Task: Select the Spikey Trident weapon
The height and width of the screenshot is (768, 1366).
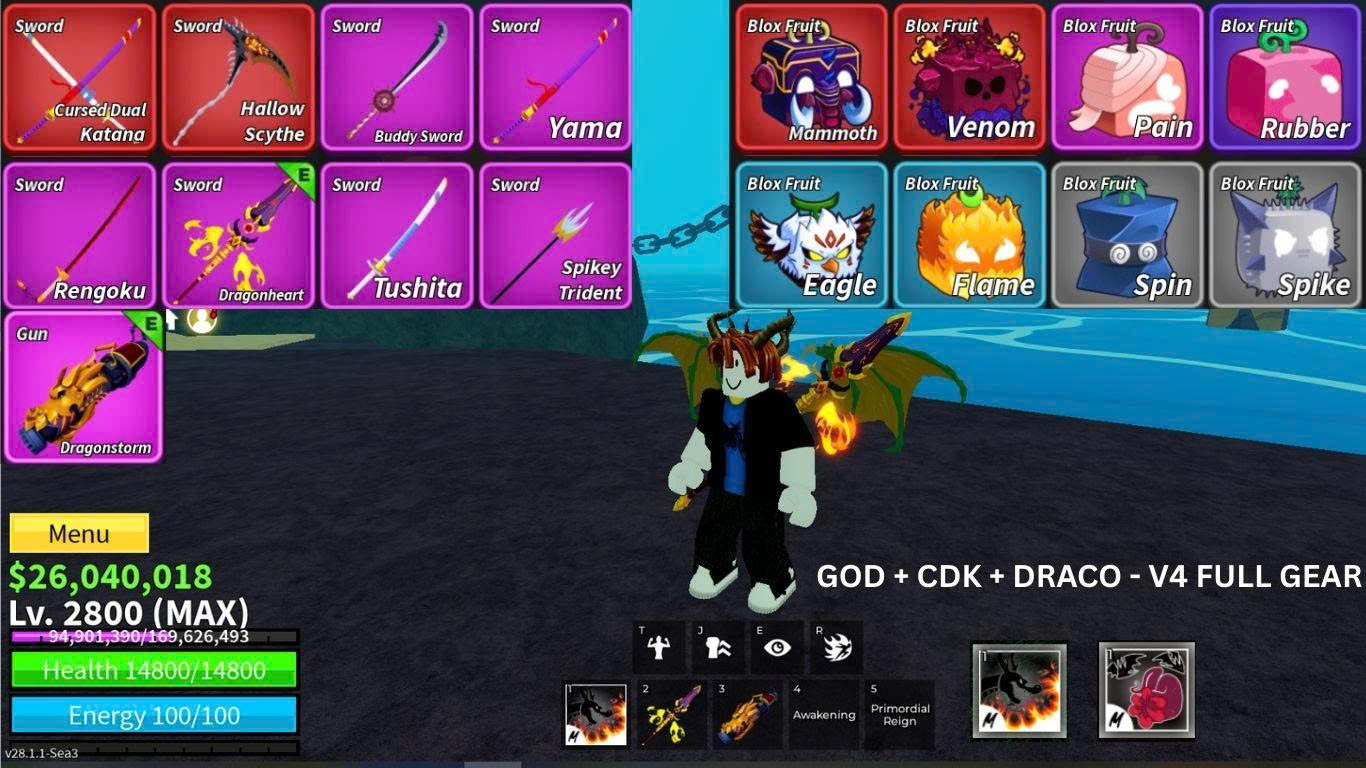Action: tap(556, 235)
